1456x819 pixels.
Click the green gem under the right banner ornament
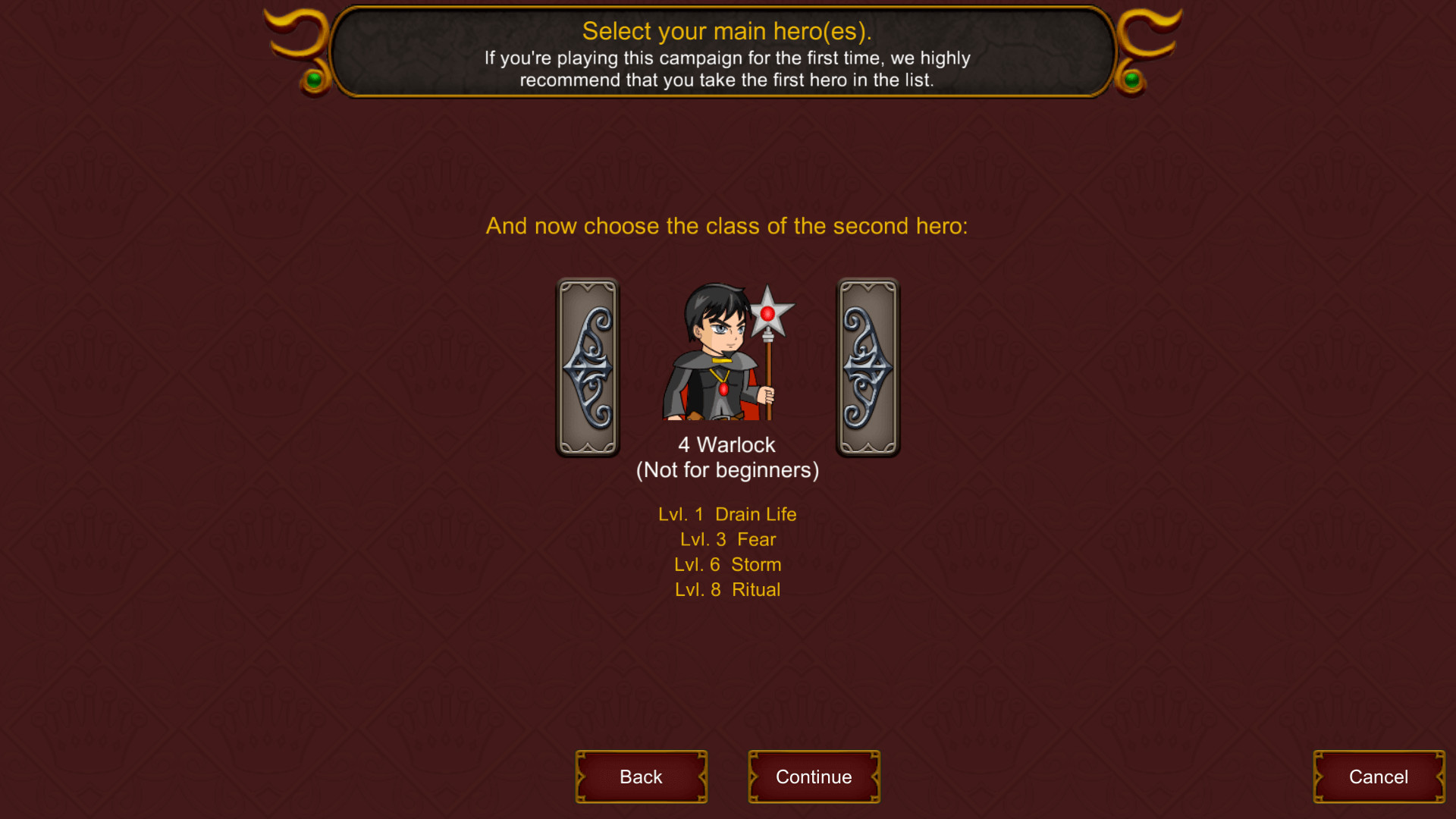pyautogui.click(x=1133, y=80)
